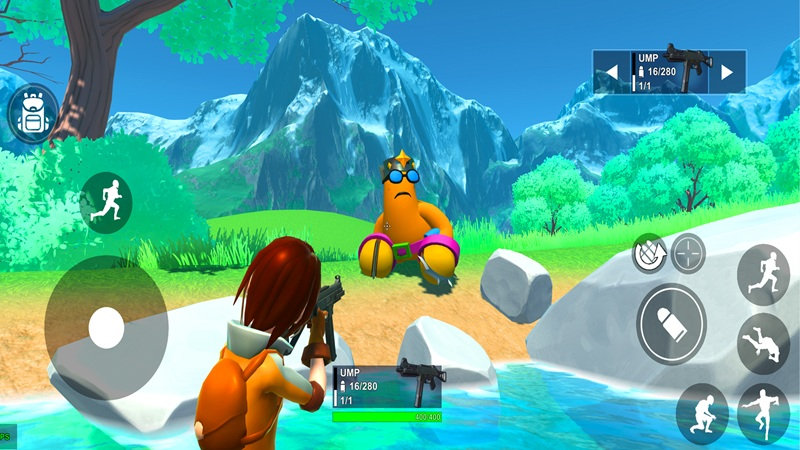Crouch using the kneeling figure button
Viewport: 800px width, 450px height.
tap(701, 412)
